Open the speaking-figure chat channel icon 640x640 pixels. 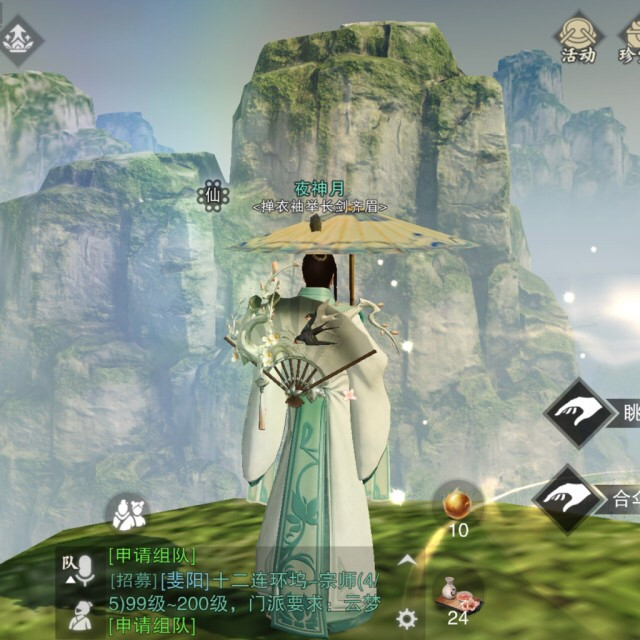[x=79, y=616]
